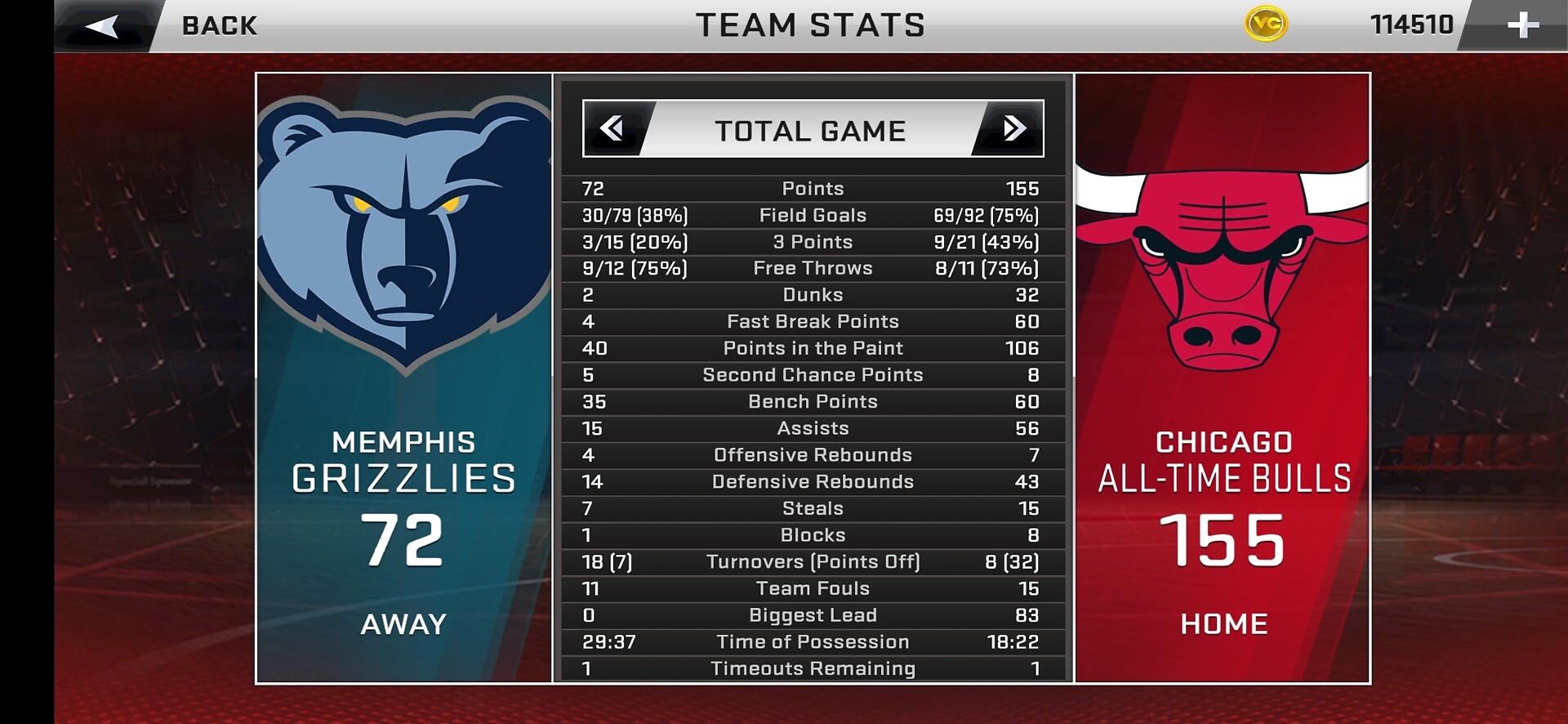The width and height of the screenshot is (1568, 724).
Task: Switch to the previous stats period
Action: pos(612,128)
